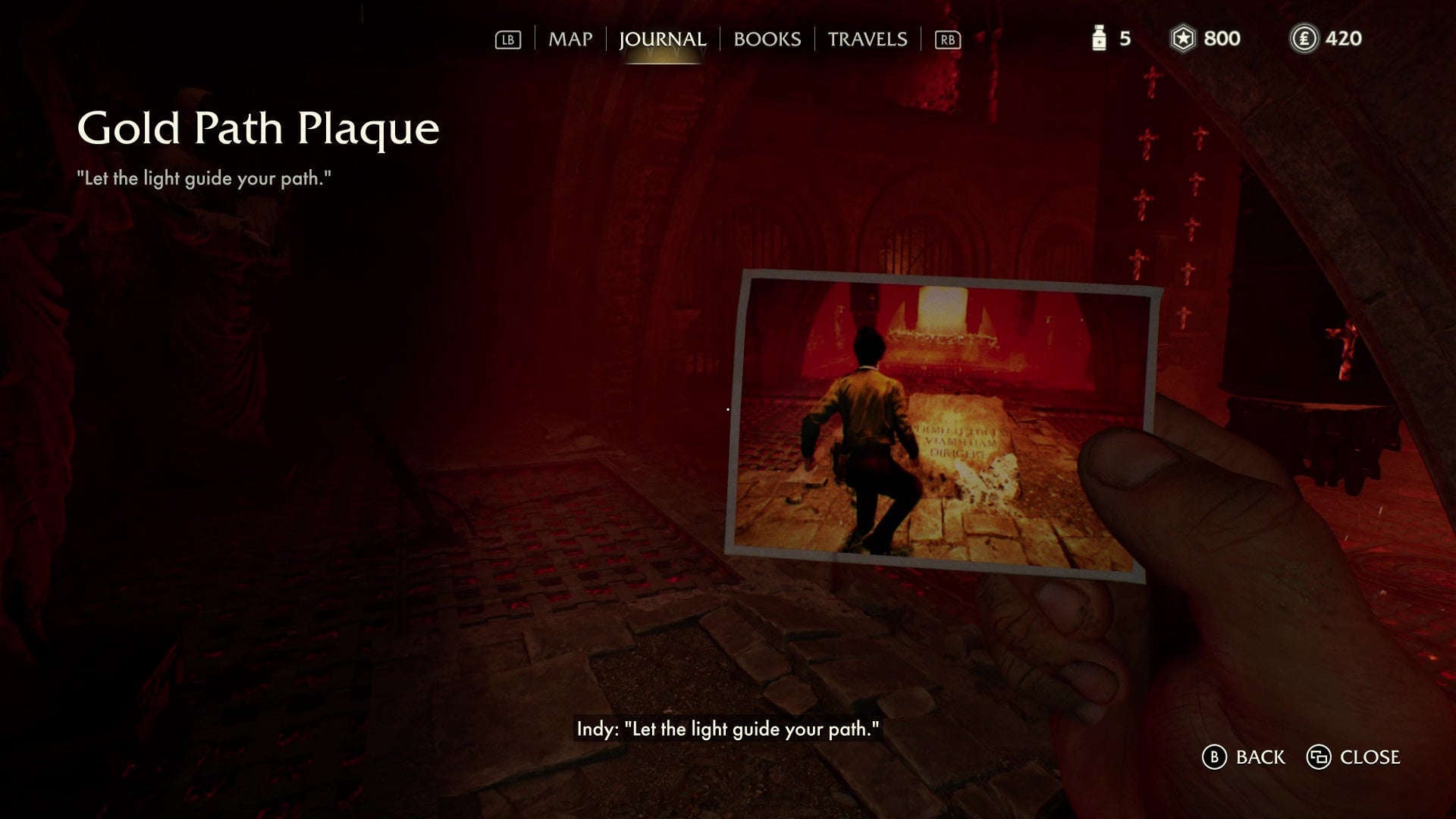Viewport: 1456px width, 819px height.
Task: Open the BOOKS tab
Action: 766,39
